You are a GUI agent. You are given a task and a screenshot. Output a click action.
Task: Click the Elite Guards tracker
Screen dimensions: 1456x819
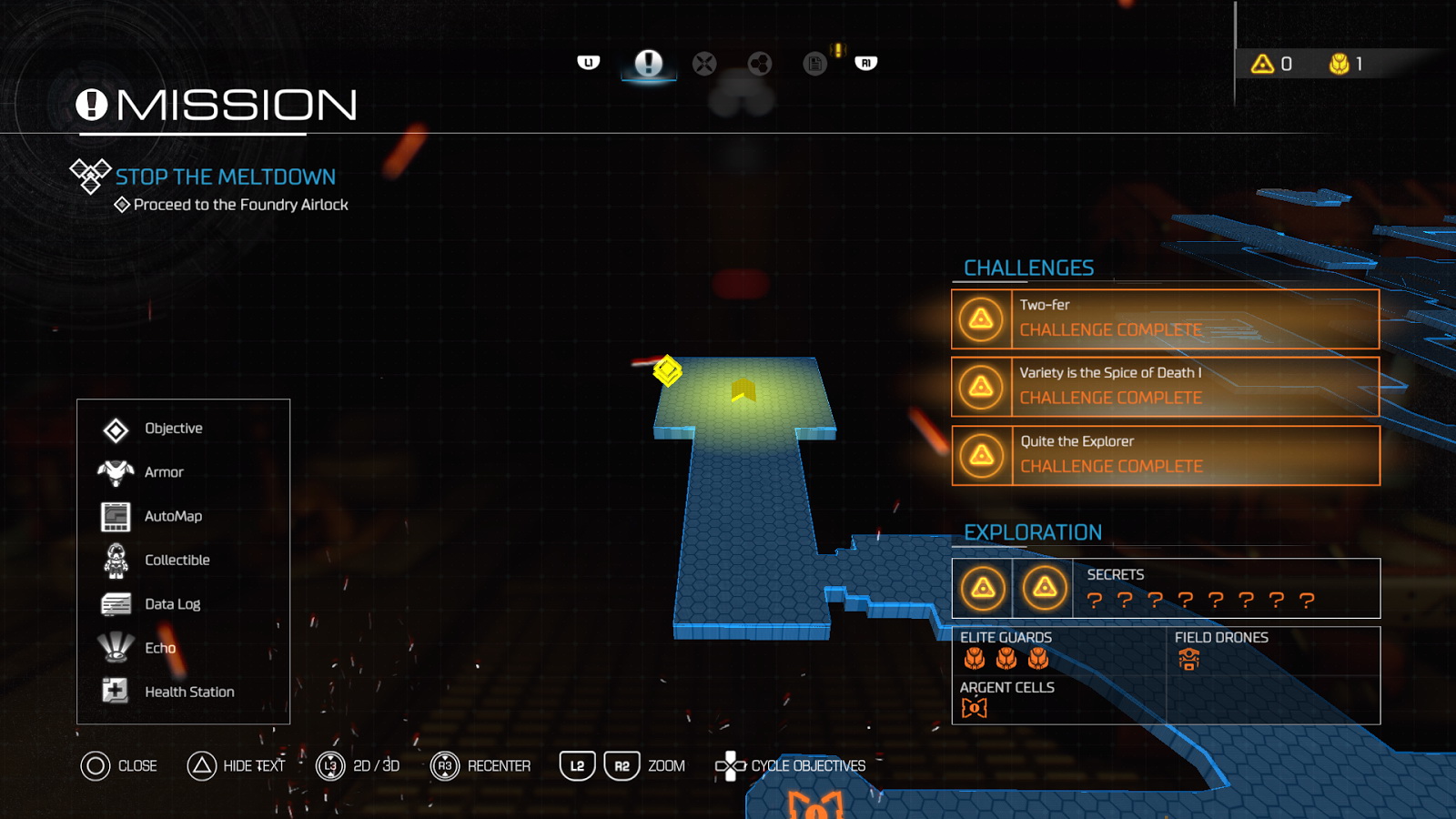click(x=1006, y=650)
